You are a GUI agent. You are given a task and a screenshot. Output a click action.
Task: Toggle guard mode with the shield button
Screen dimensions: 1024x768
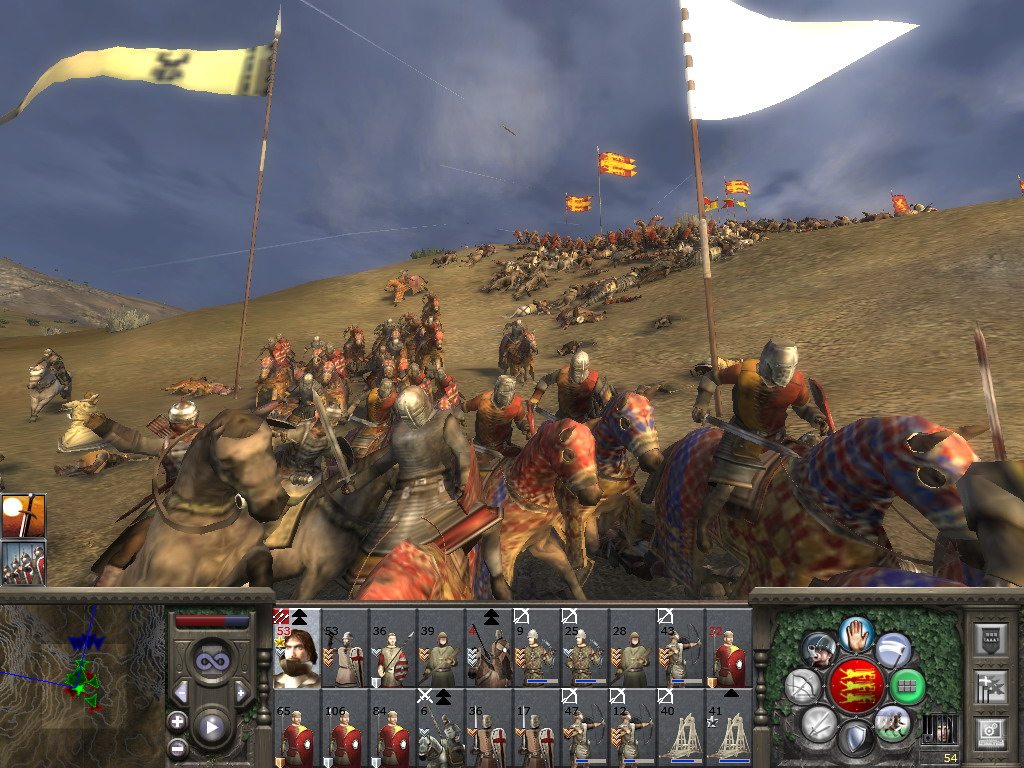click(855, 738)
